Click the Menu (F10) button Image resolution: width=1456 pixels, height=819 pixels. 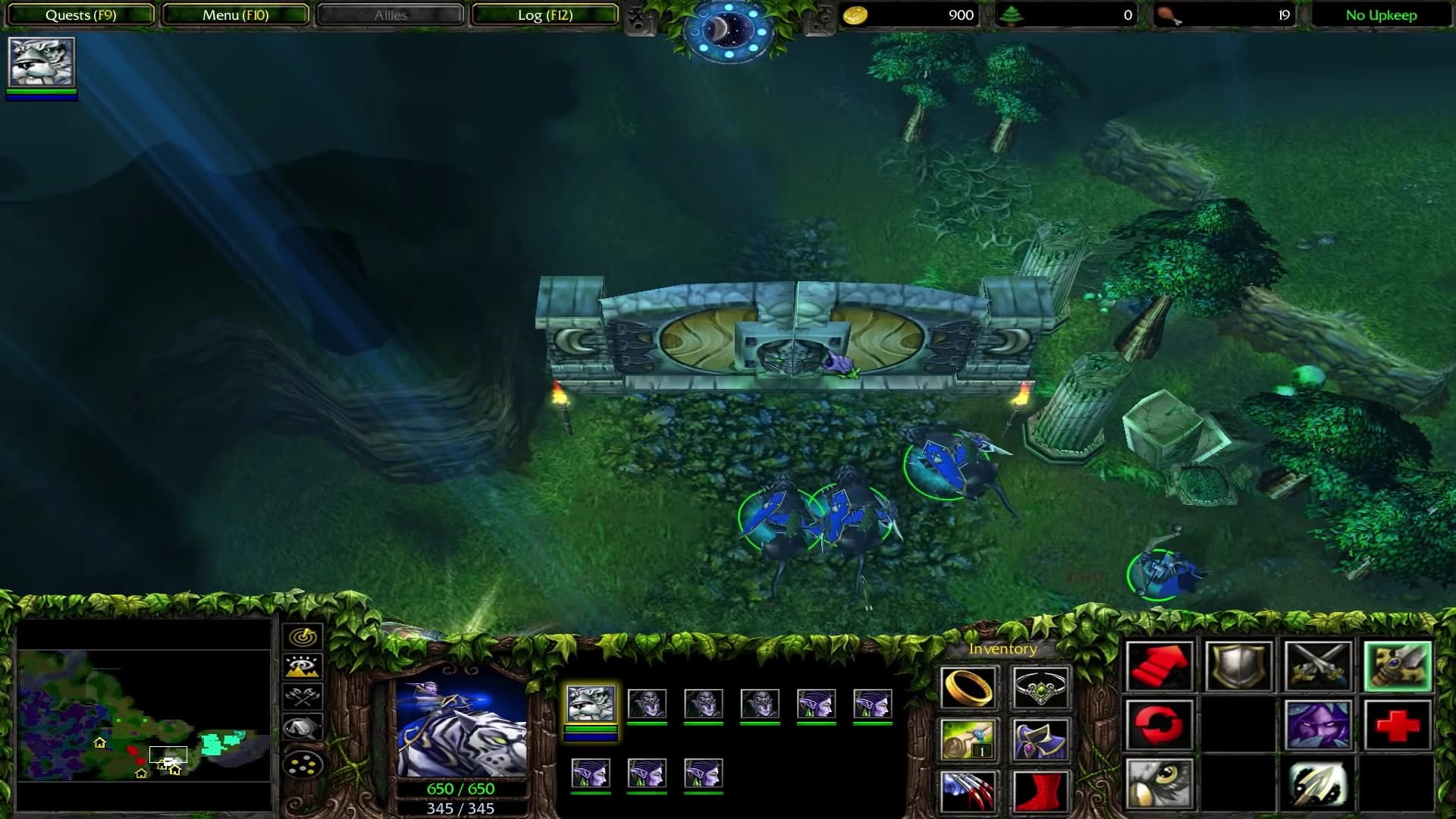(x=235, y=14)
